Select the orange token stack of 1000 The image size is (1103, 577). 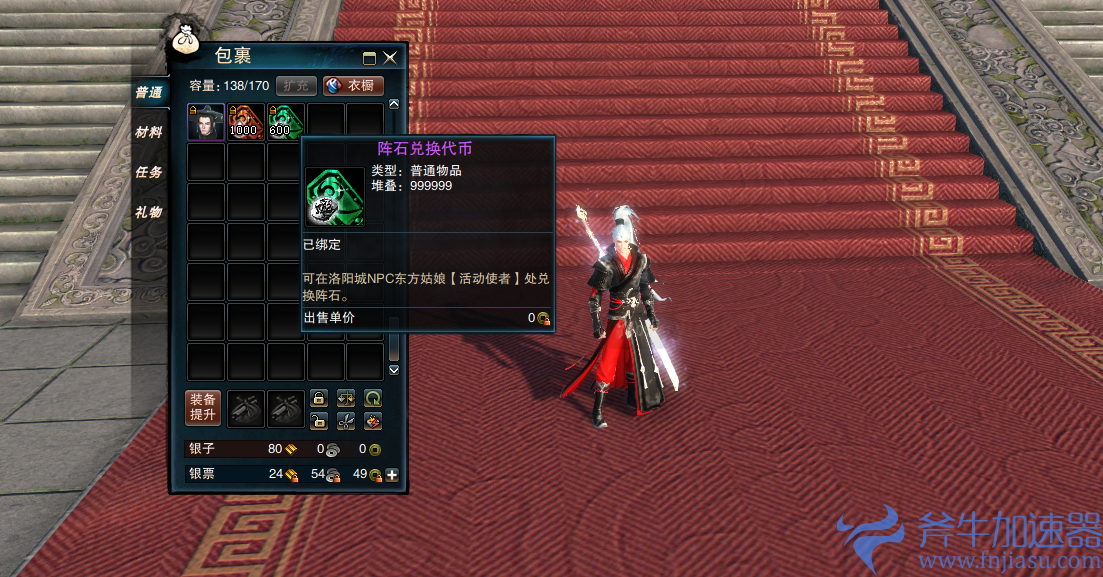246,122
